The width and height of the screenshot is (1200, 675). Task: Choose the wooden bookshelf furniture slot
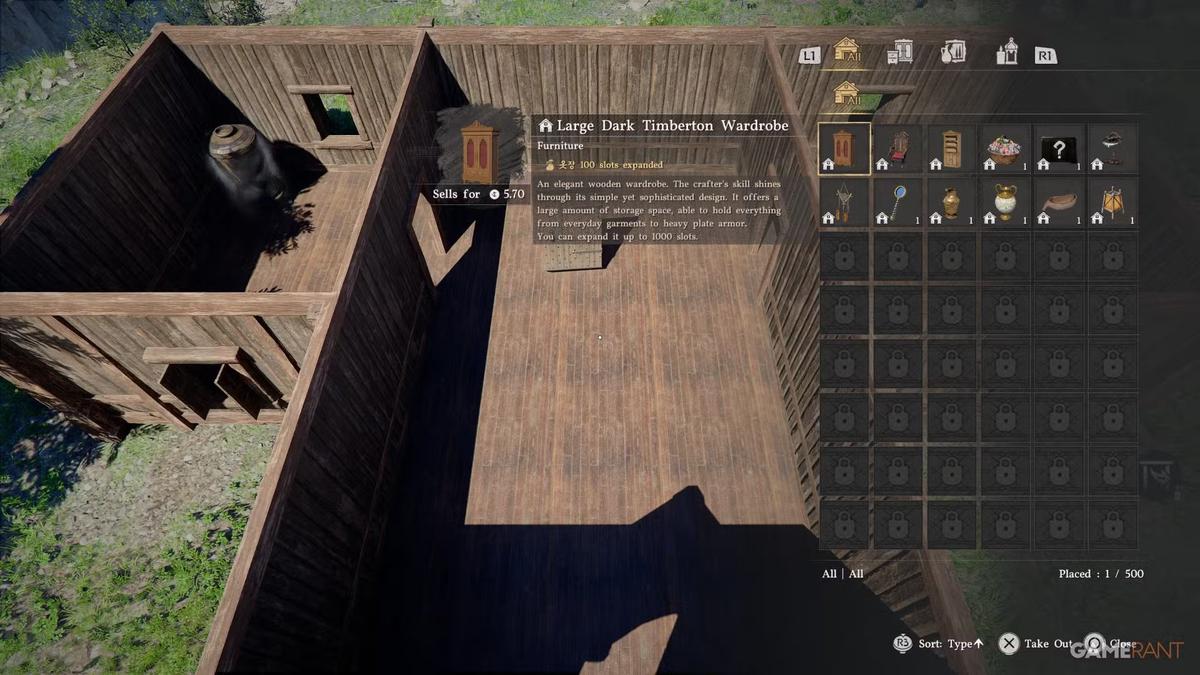click(x=951, y=148)
